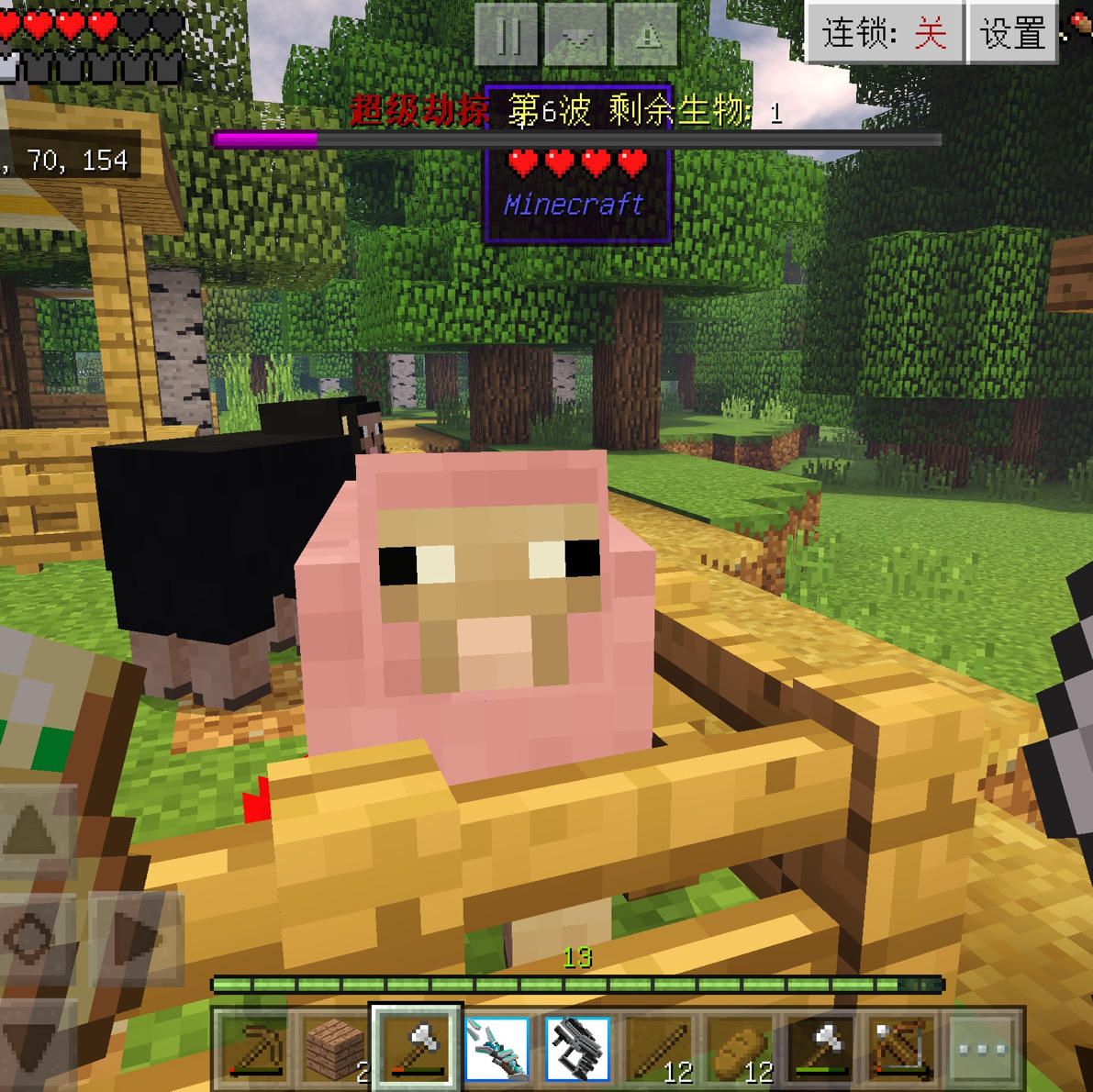Select the wooden planks hotbar slot
The image size is (1093, 1092).
(x=334, y=1048)
